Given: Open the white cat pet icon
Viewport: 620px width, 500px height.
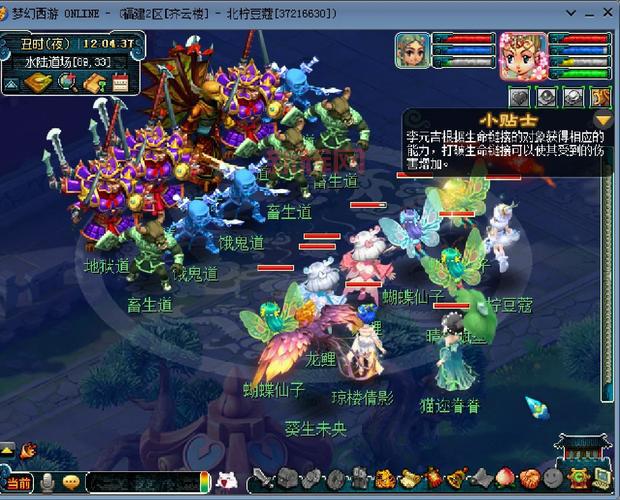Looking at the screenshot, I should click(226, 482).
